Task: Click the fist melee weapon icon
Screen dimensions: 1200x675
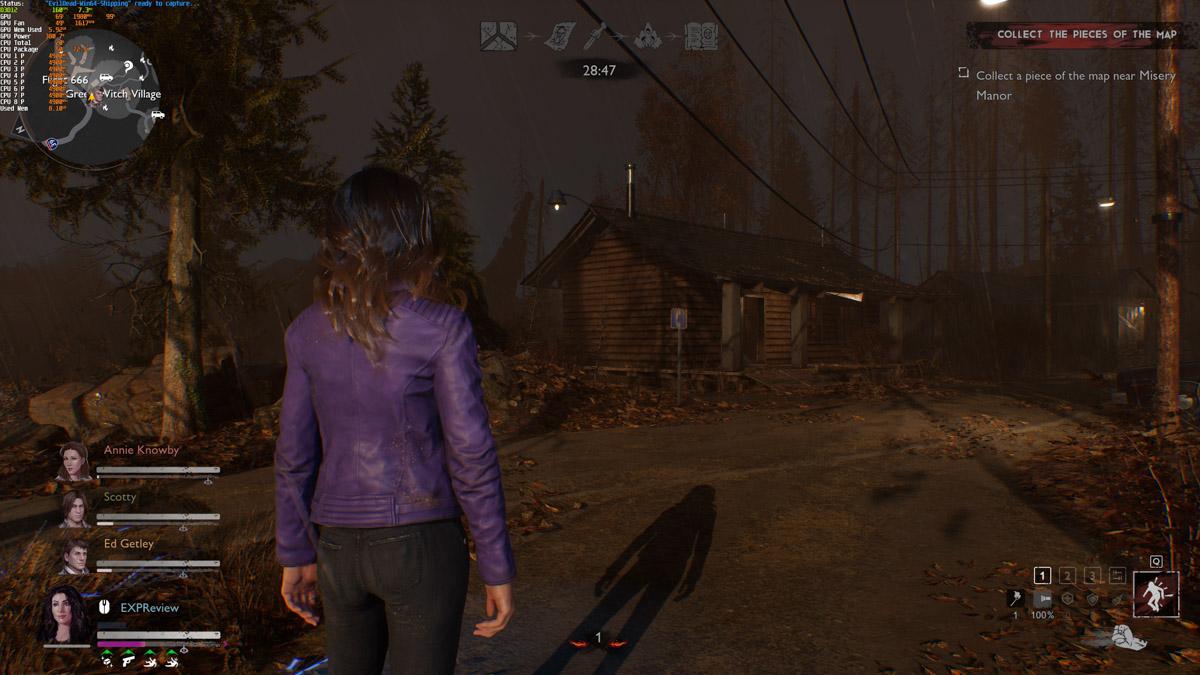Action: tap(1129, 637)
